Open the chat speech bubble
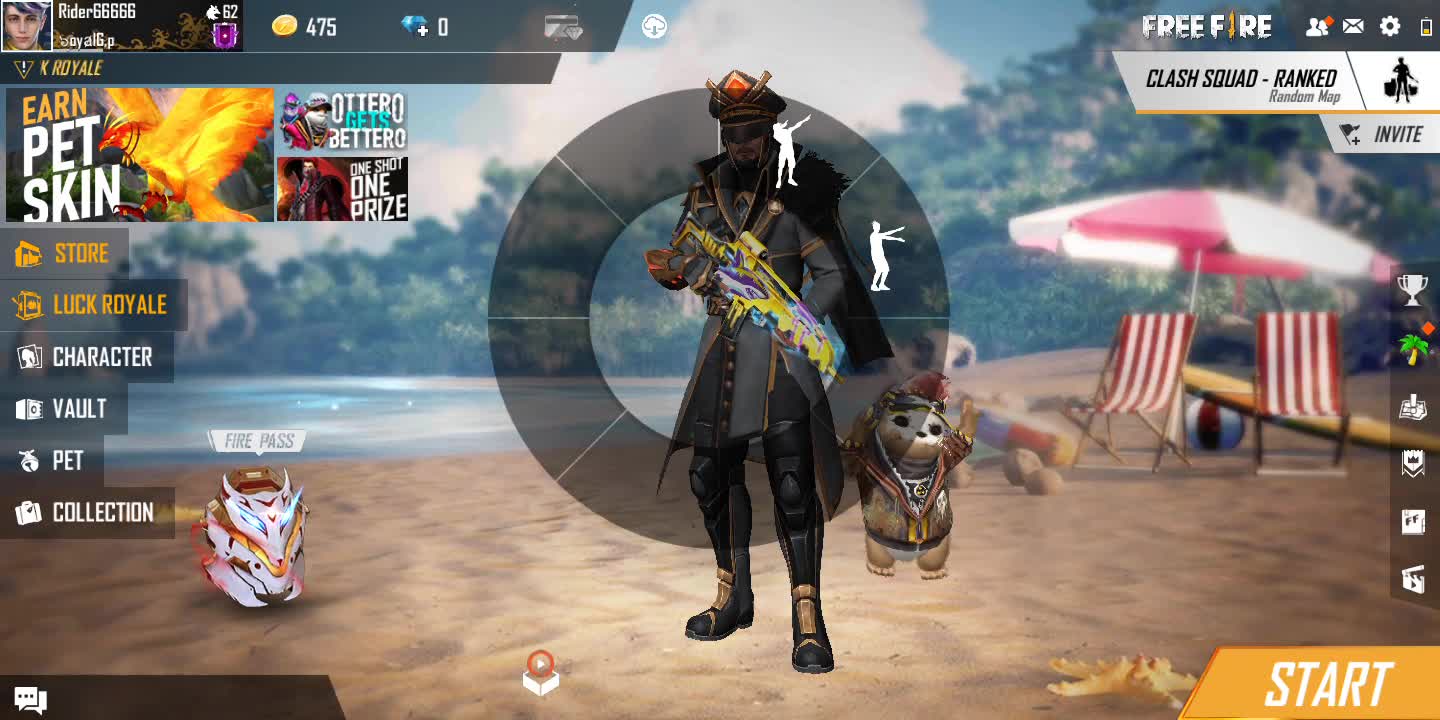1440x720 pixels. tap(30, 700)
